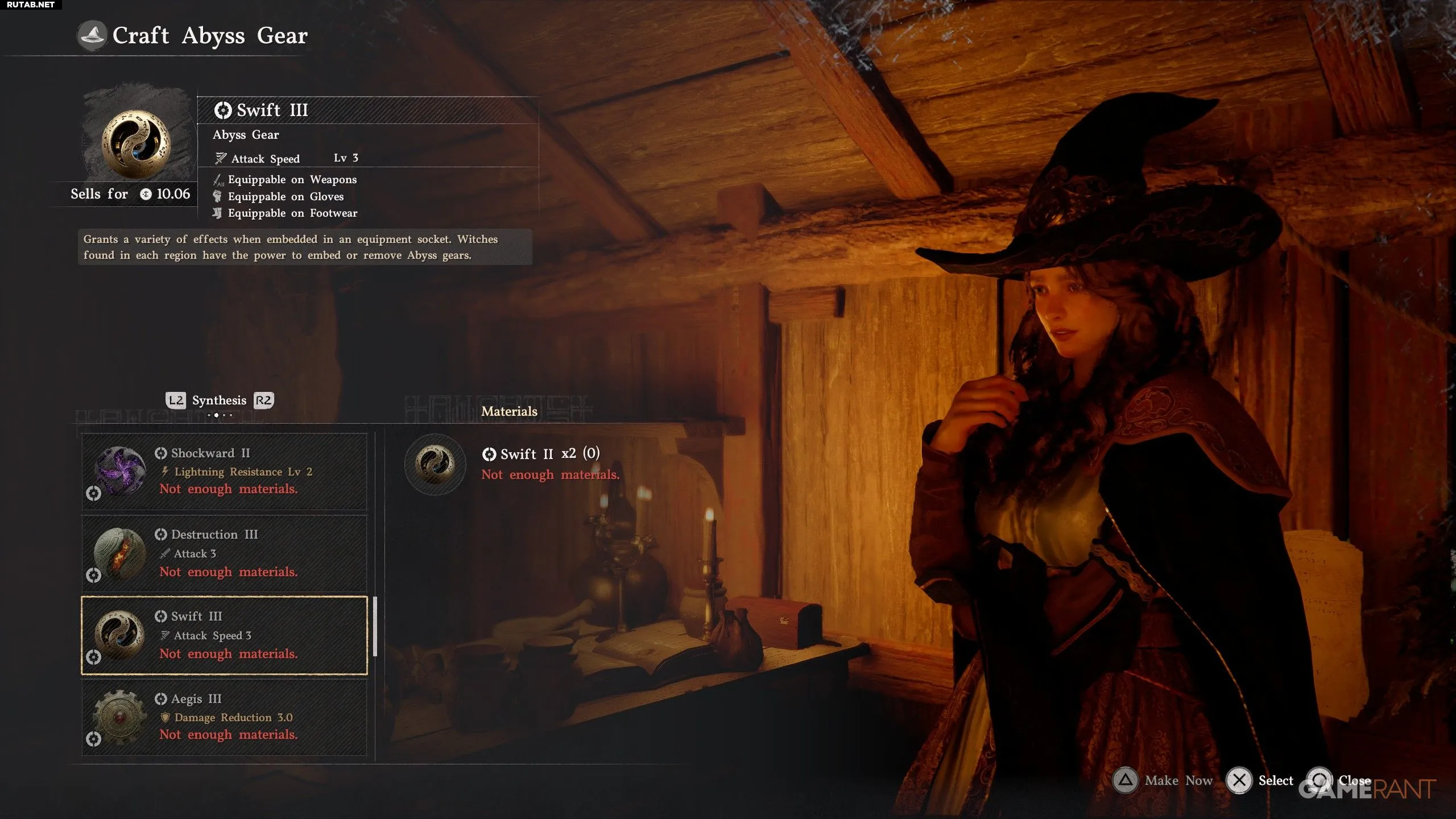Click the Make Now button
Image resolution: width=1456 pixels, height=819 pixels.
click(x=1163, y=780)
